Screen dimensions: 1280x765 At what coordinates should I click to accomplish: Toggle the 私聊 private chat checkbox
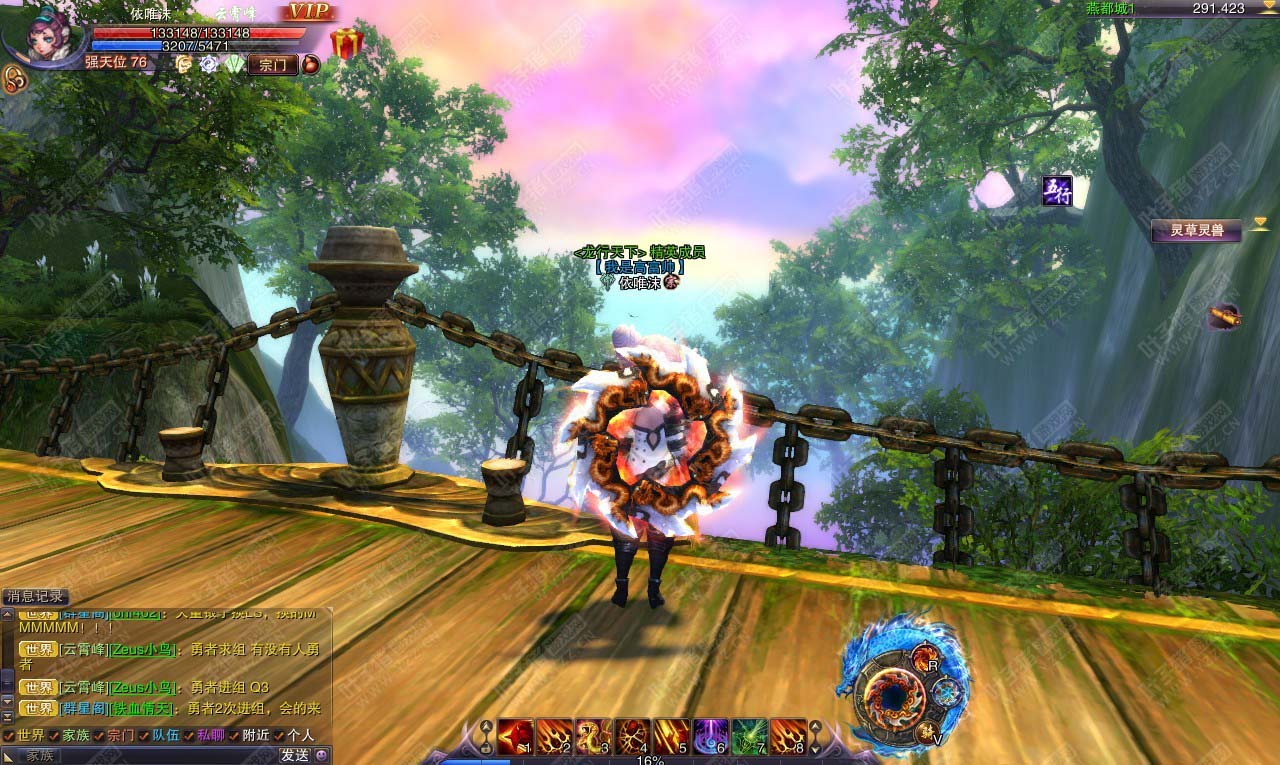pyautogui.click(x=188, y=735)
